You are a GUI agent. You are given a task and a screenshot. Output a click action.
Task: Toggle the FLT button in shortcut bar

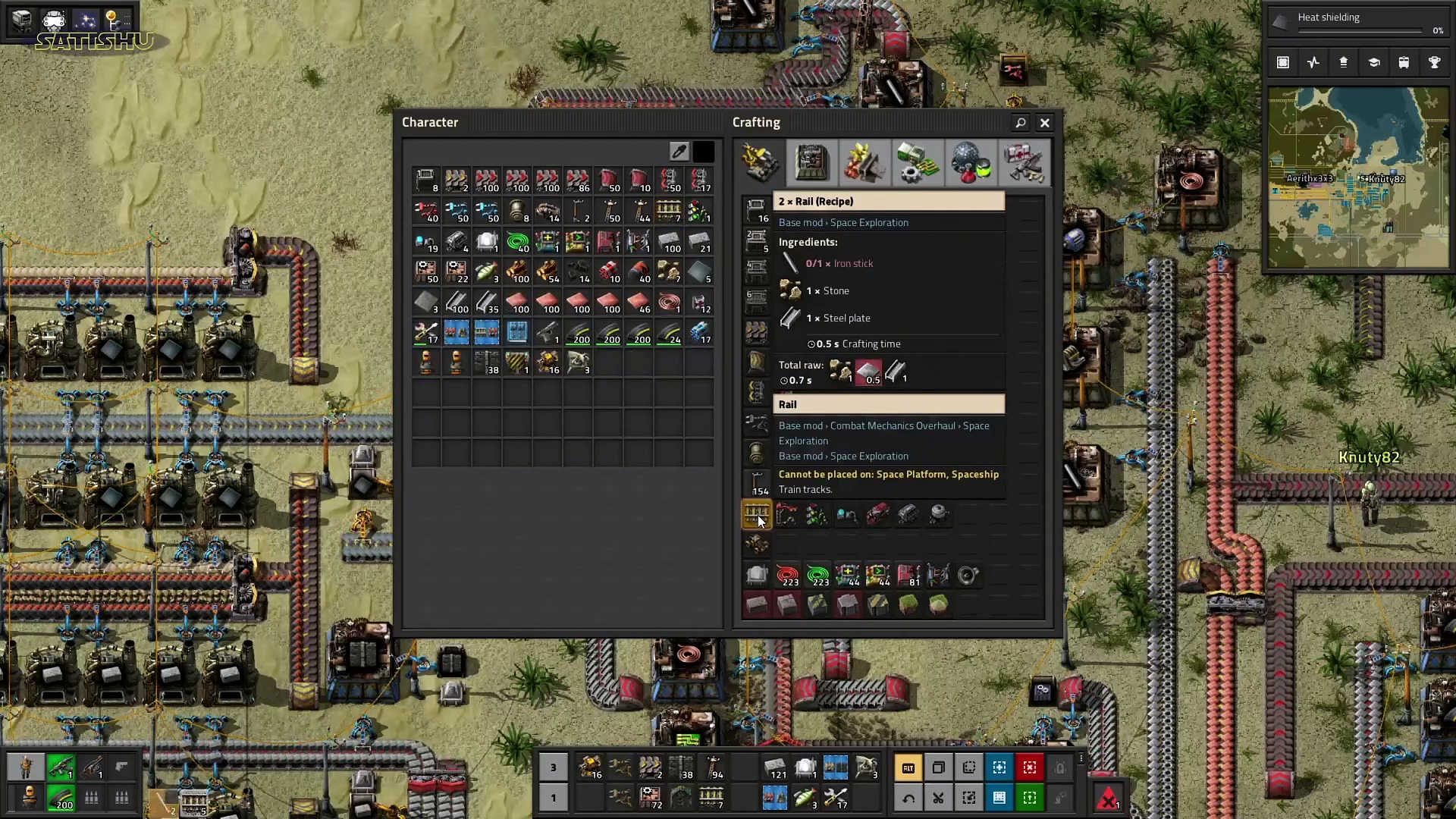[908, 767]
